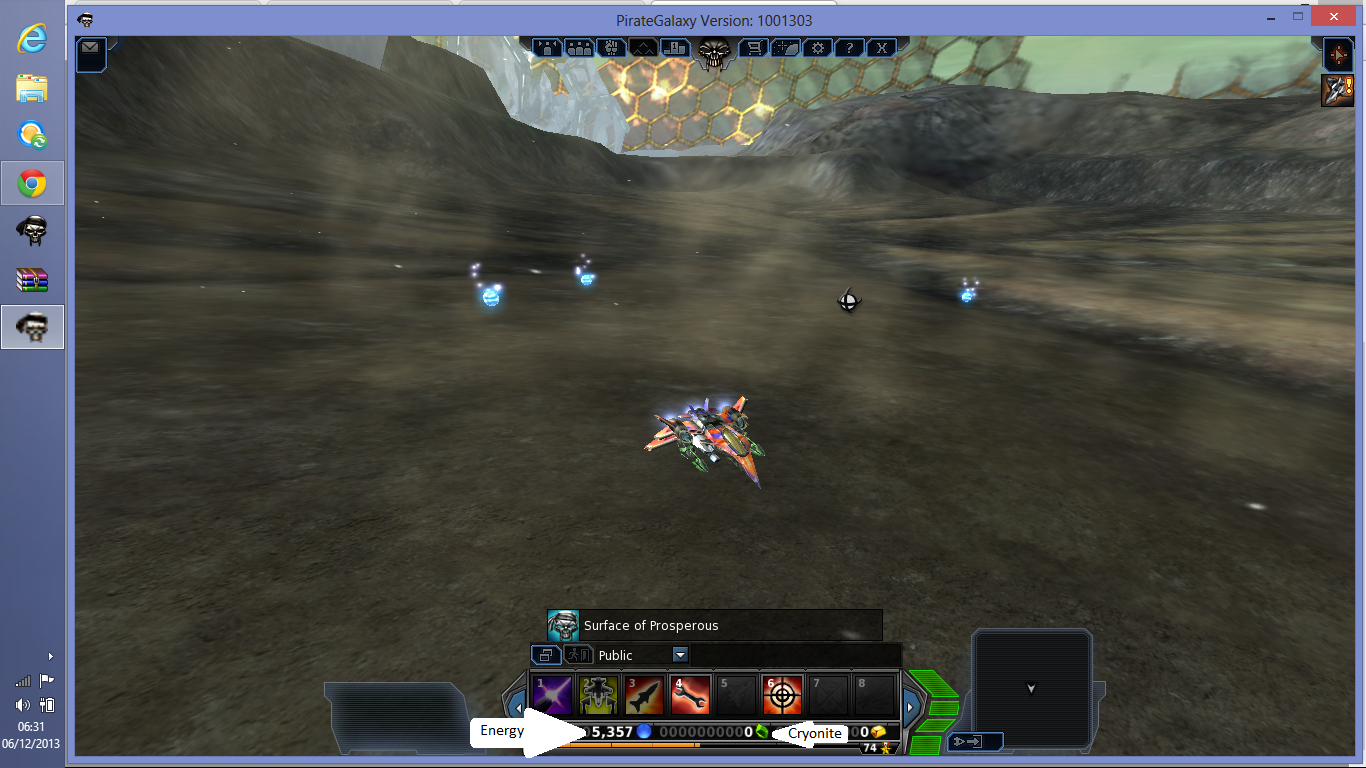This screenshot has height=768, width=1366.
Task: Open the ranking podium button
Action: point(674,47)
